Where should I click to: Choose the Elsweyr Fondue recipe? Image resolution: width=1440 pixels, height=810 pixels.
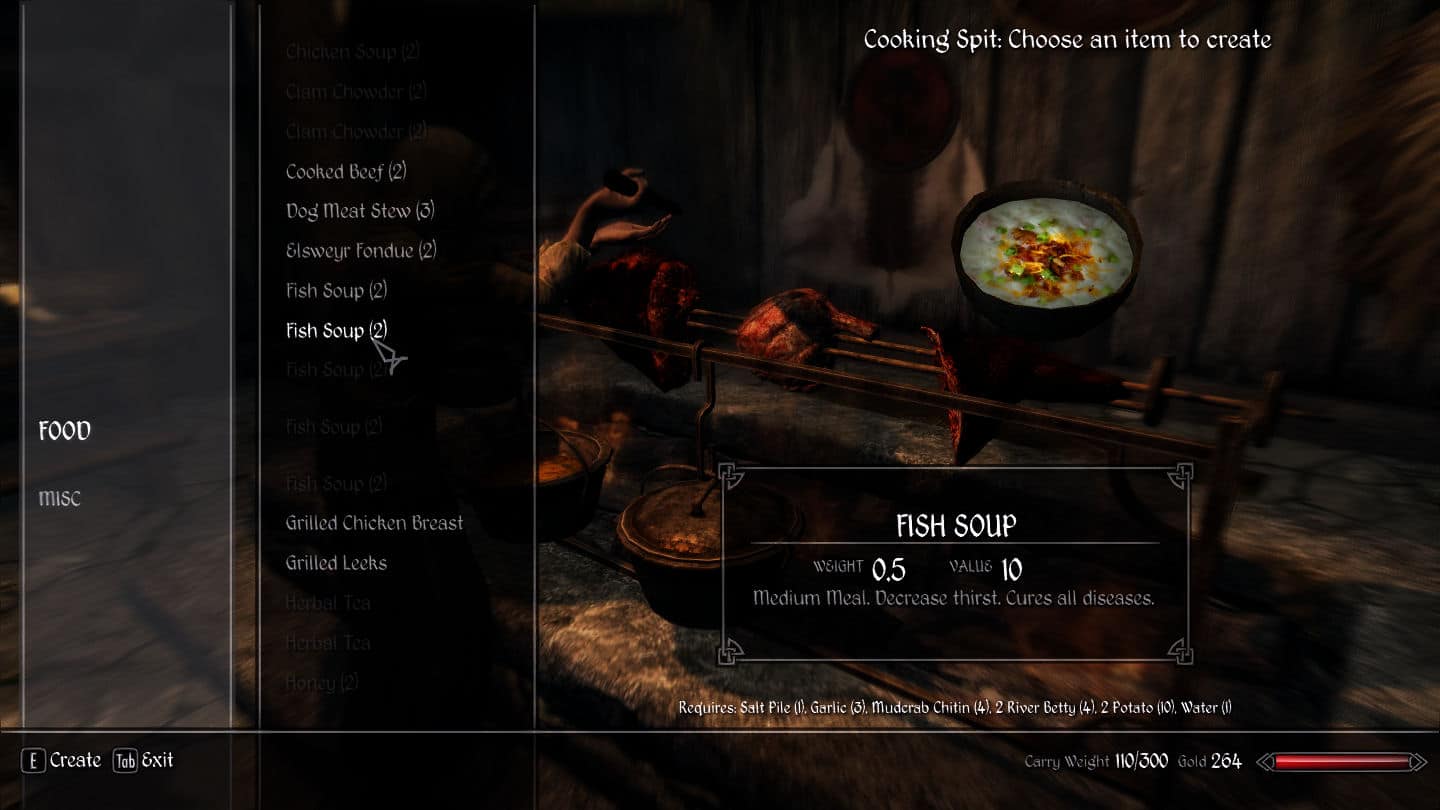tap(361, 251)
